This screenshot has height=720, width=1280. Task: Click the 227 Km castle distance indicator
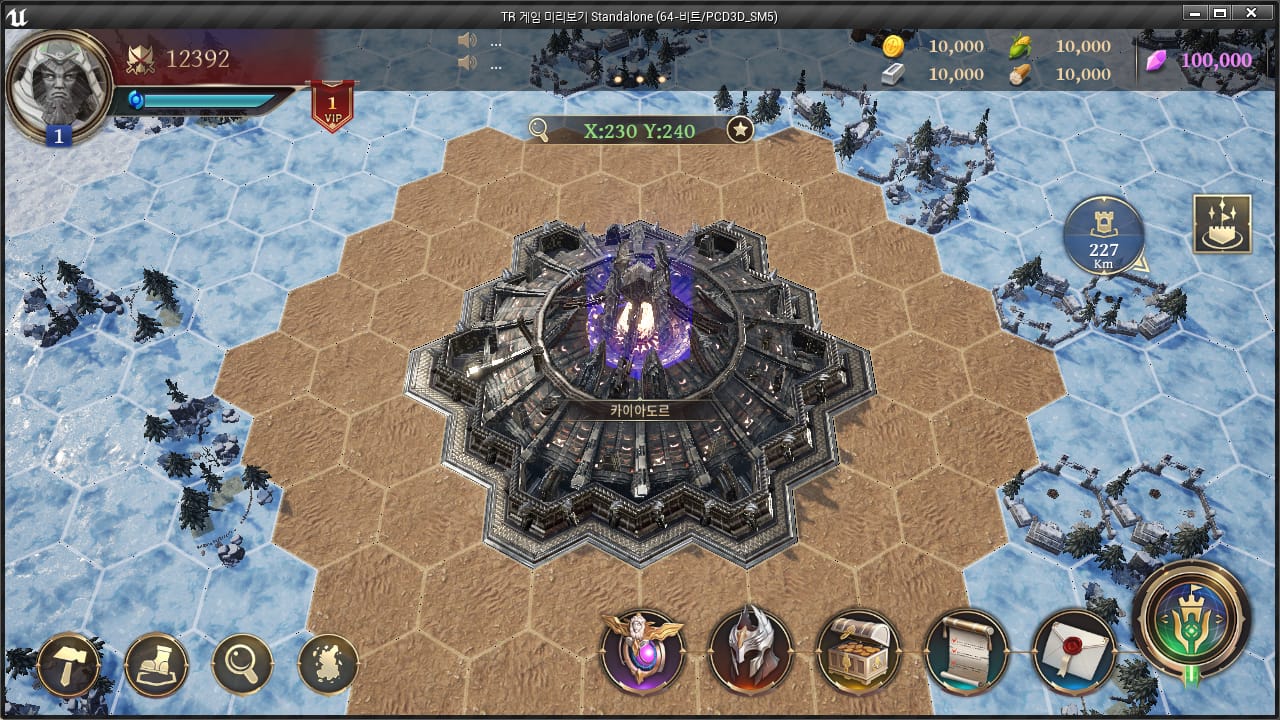pyautogui.click(x=1104, y=236)
